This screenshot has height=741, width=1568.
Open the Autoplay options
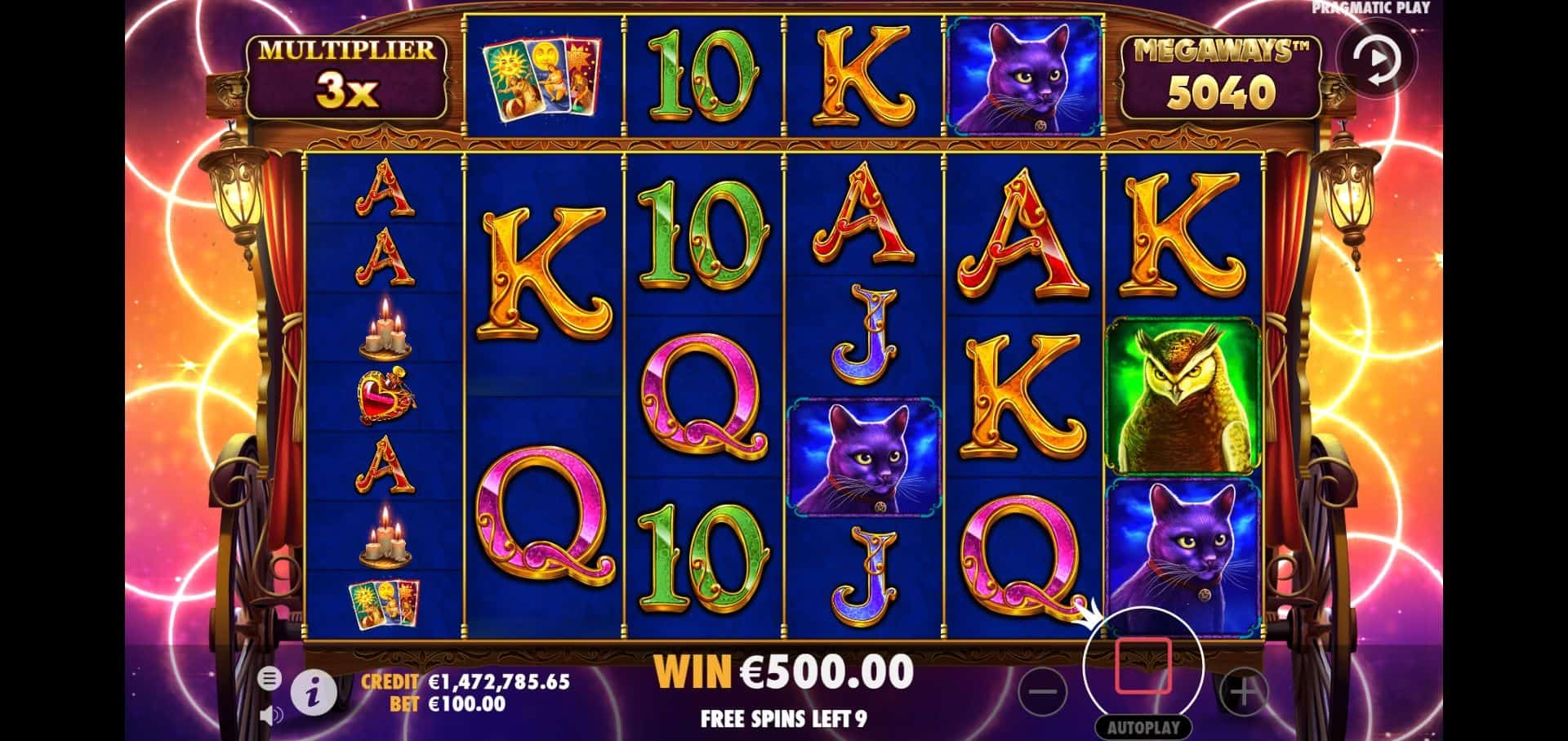click(1143, 727)
